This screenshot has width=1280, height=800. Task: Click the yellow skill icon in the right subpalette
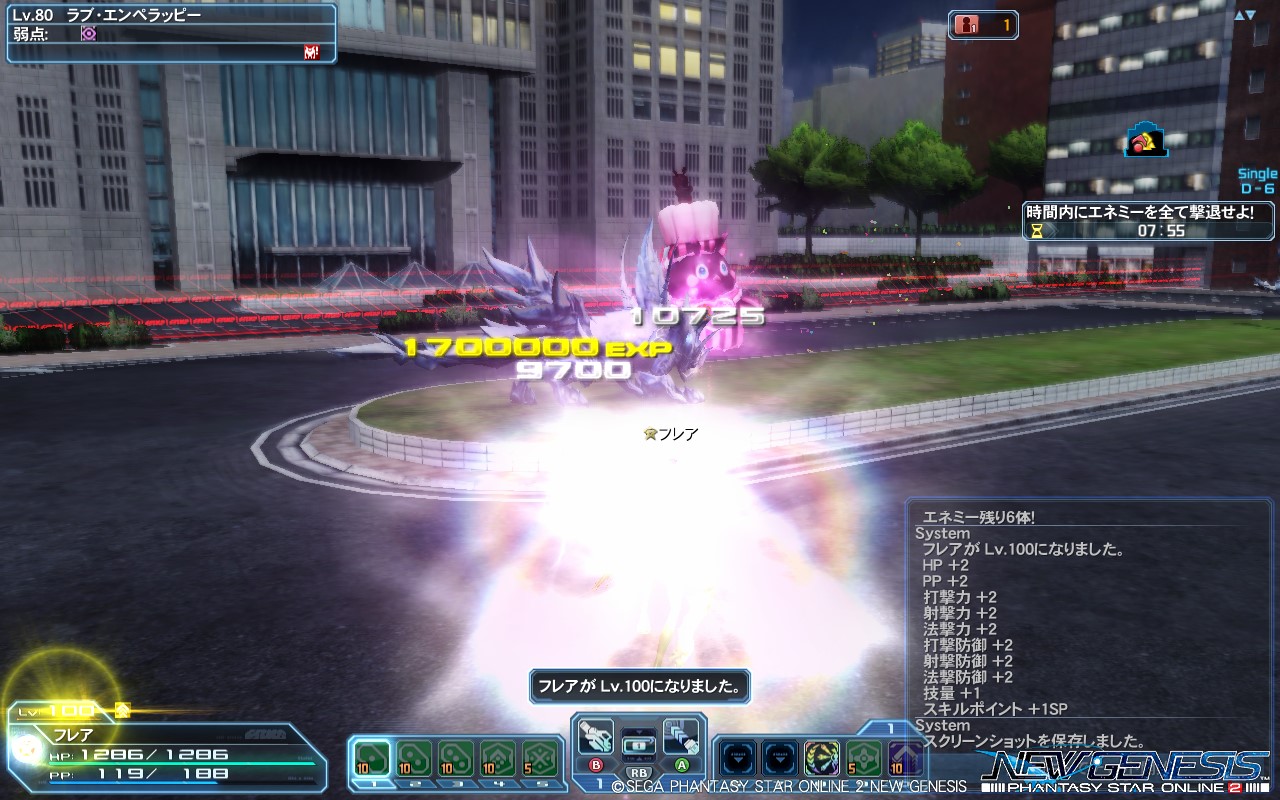(x=821, y=758)
